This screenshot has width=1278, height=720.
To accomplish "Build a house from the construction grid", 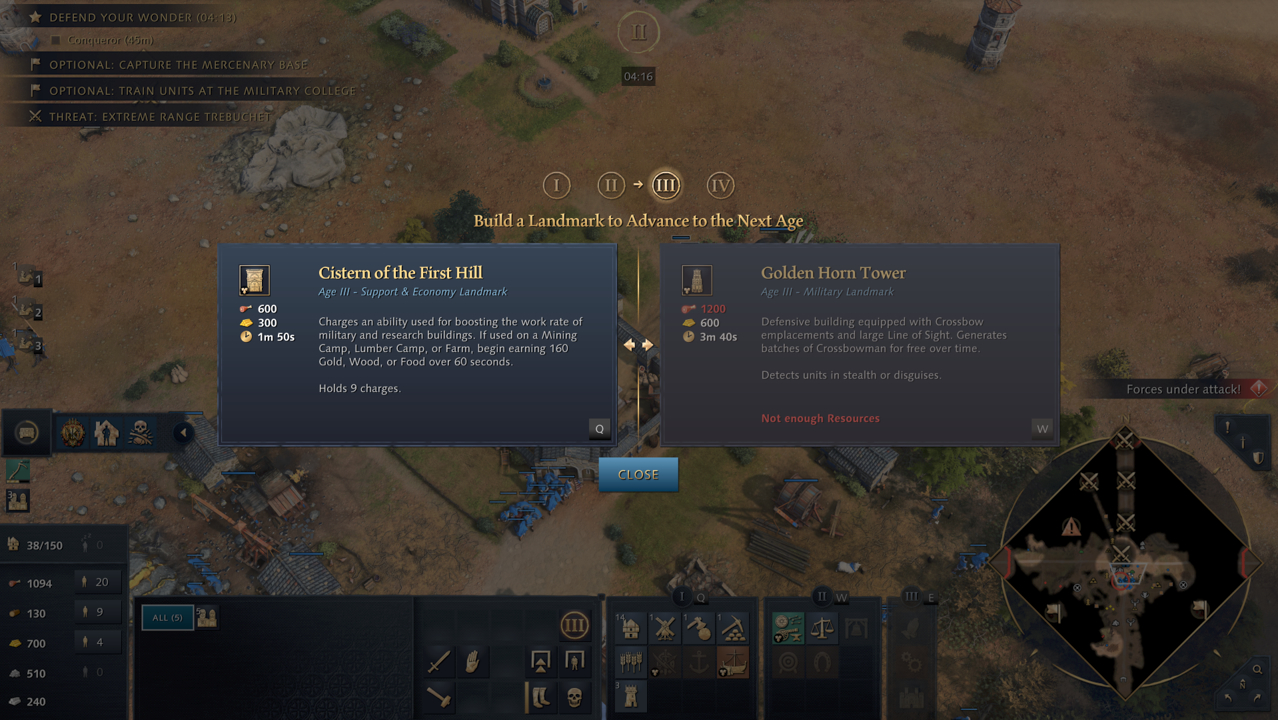I will (631, 628).
